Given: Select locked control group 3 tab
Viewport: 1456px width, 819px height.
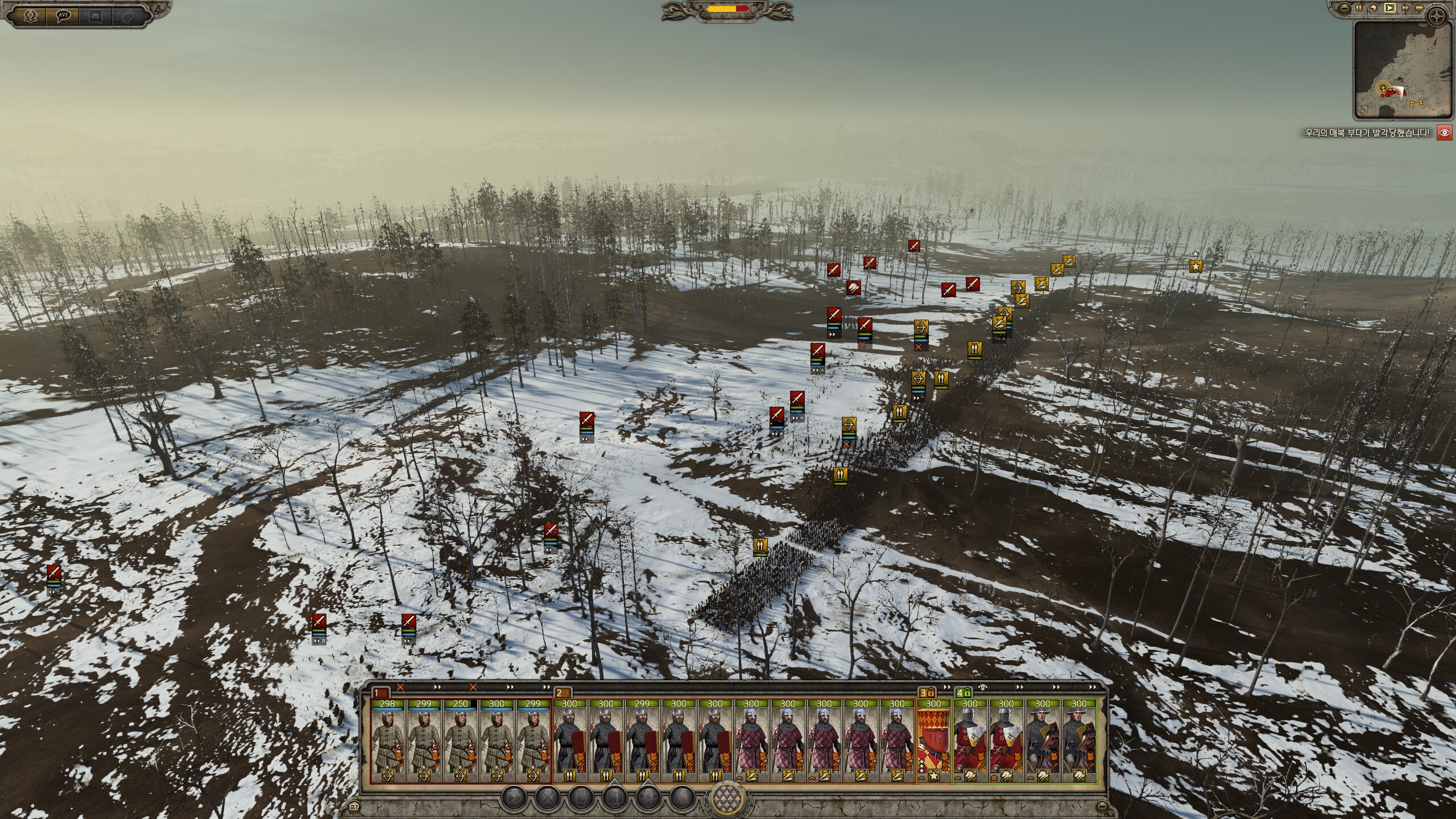Looking at the screenshot, I should pos(927,693).
